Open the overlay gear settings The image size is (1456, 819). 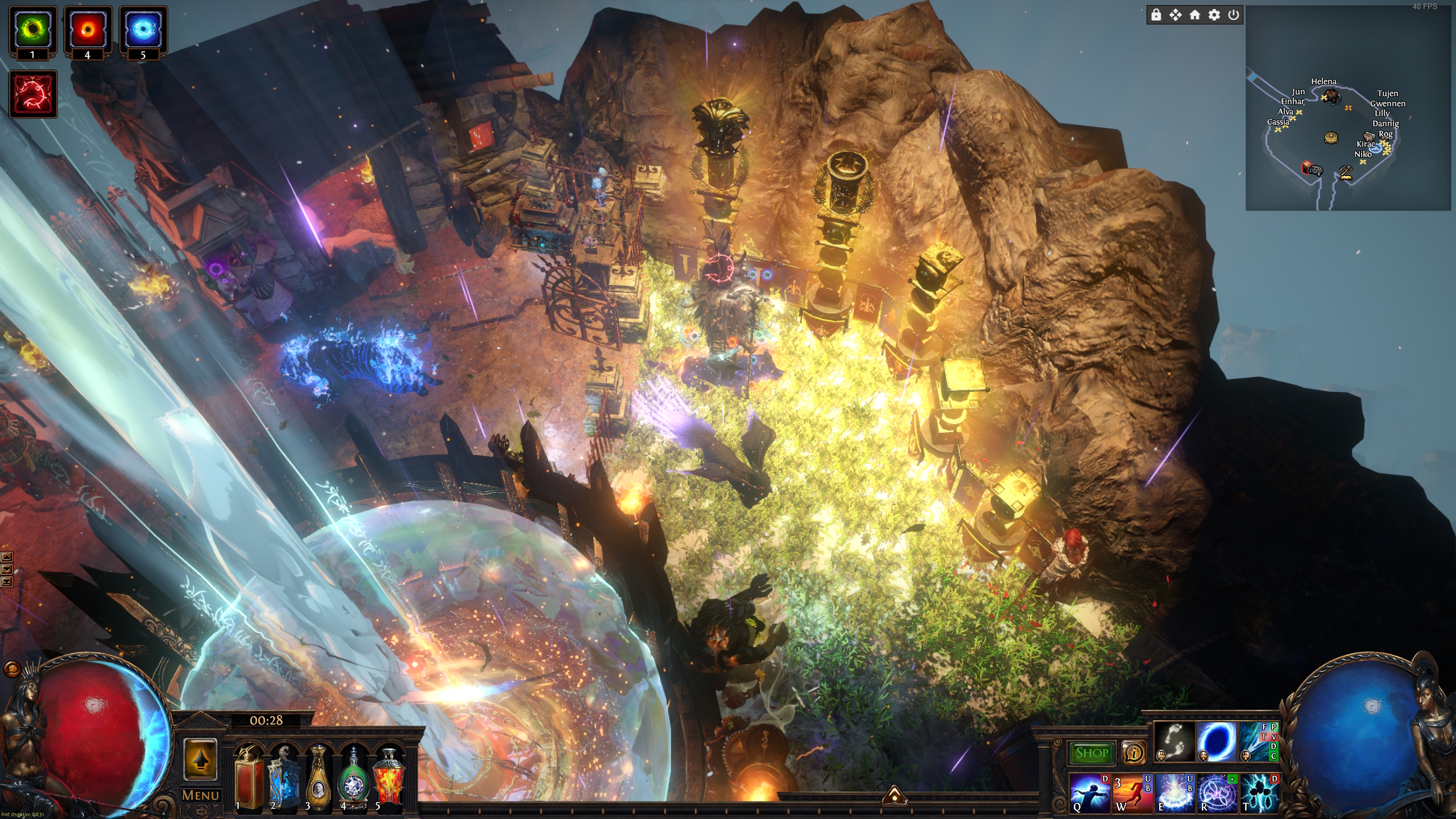click(x=1214, y=15)
